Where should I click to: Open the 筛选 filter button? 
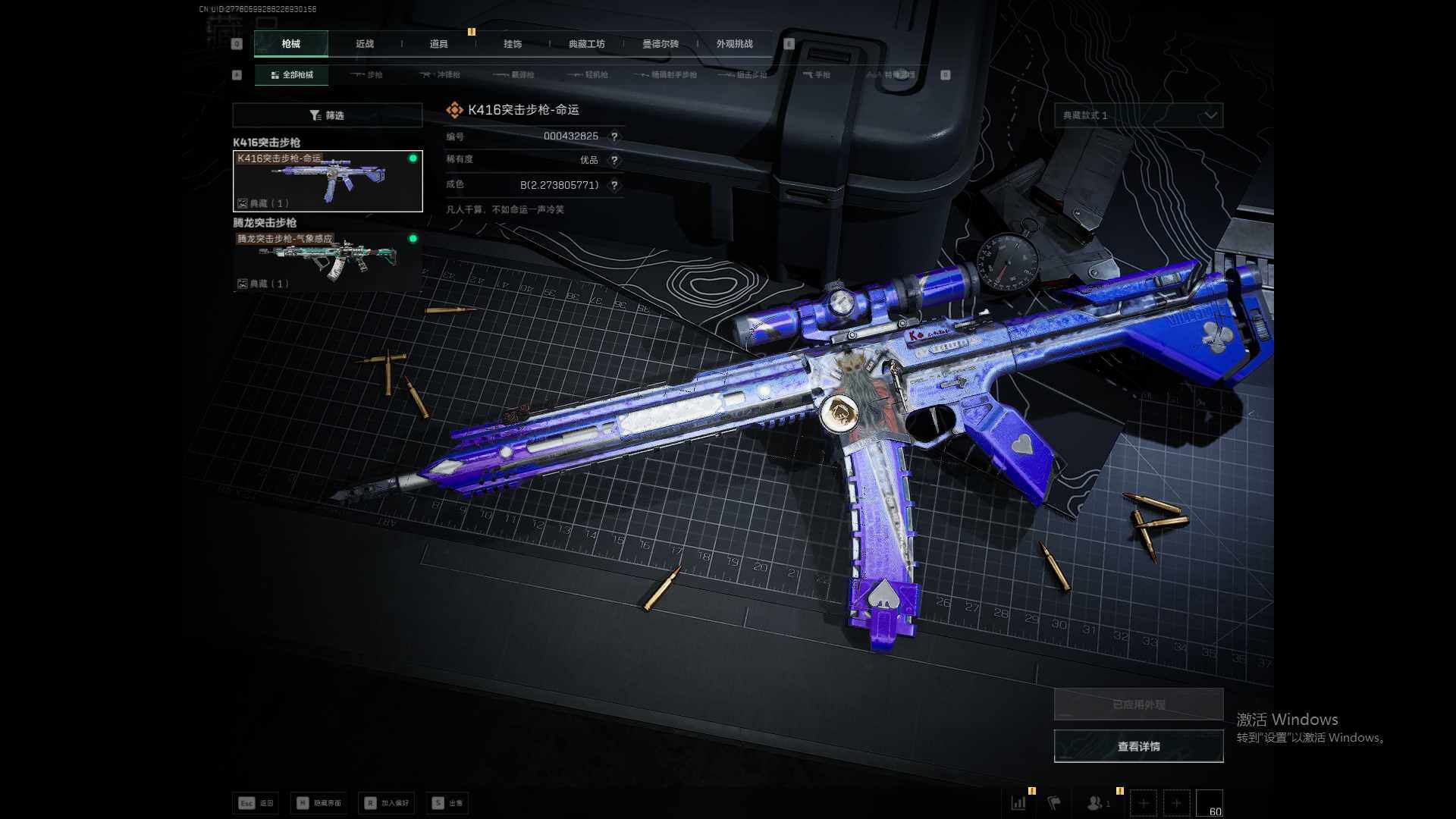click(x=327, y=115)
